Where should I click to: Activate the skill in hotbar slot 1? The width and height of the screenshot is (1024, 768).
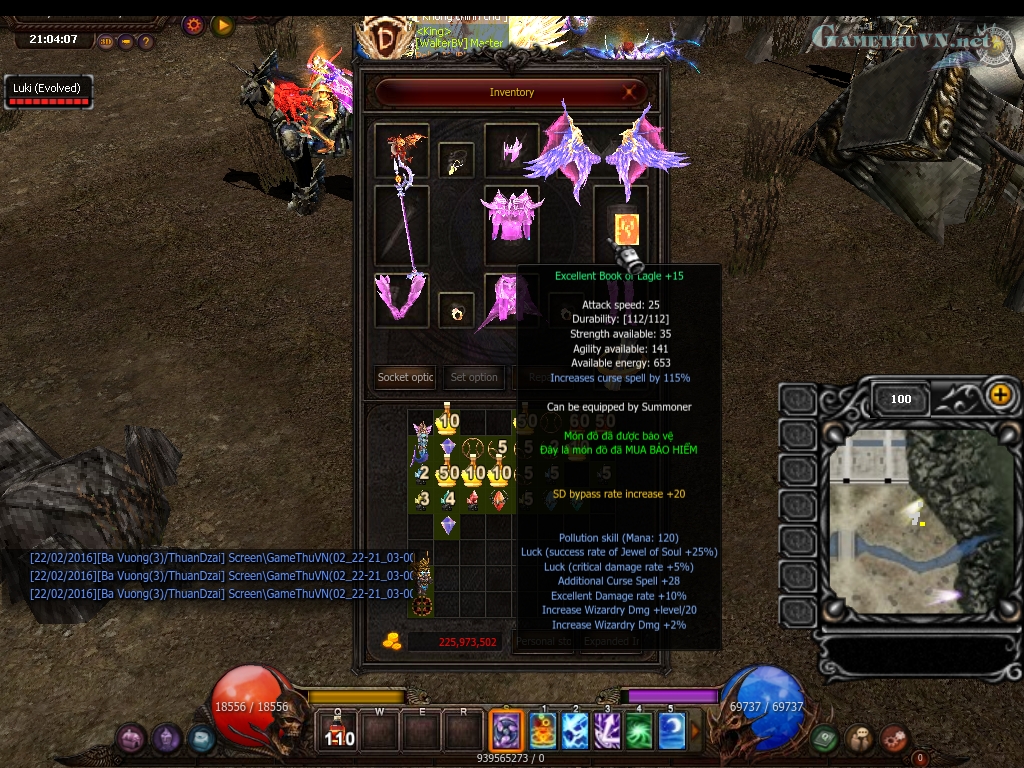(x=543, y=731)
